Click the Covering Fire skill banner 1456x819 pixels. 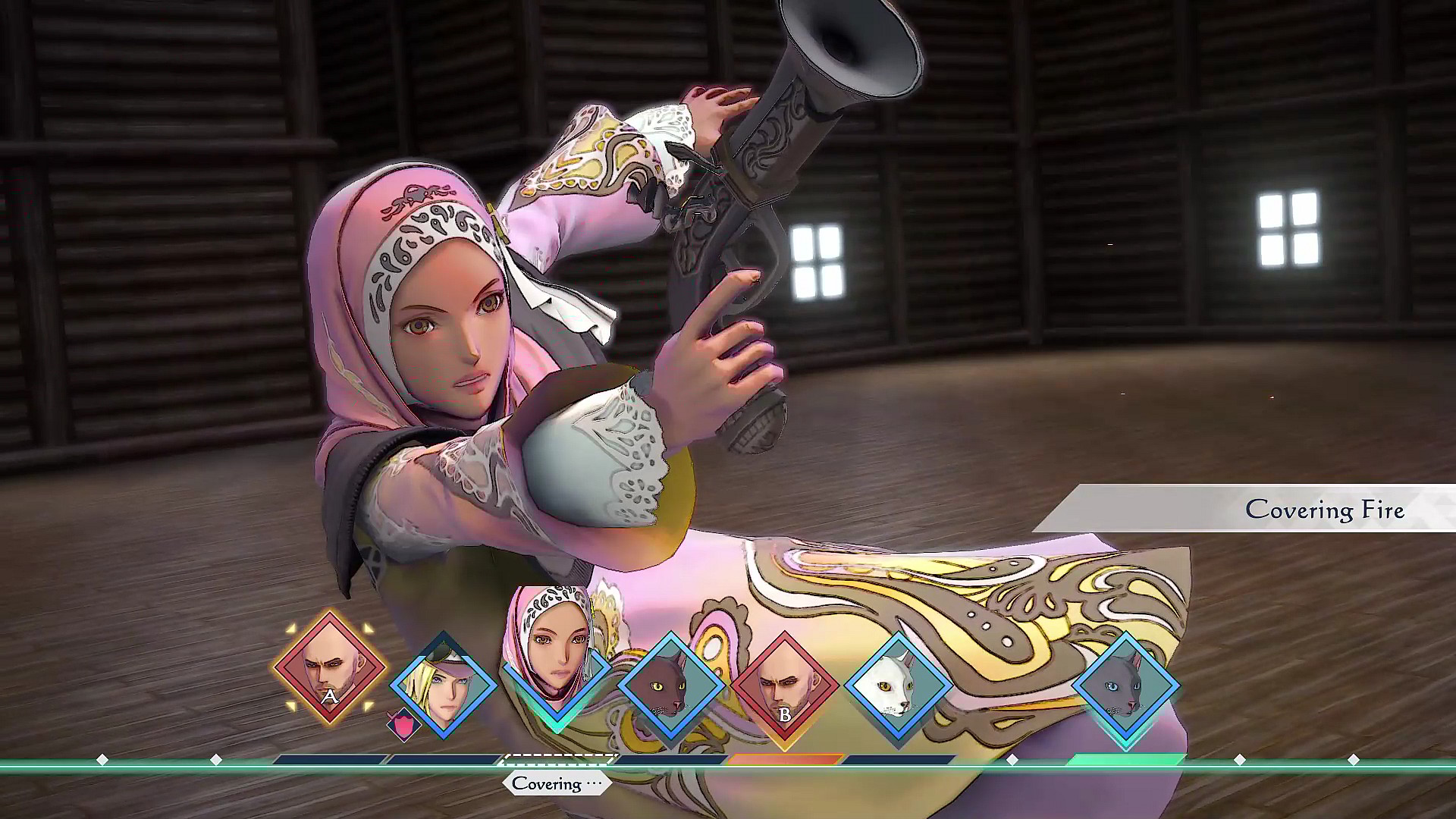tap(1327, 510)
